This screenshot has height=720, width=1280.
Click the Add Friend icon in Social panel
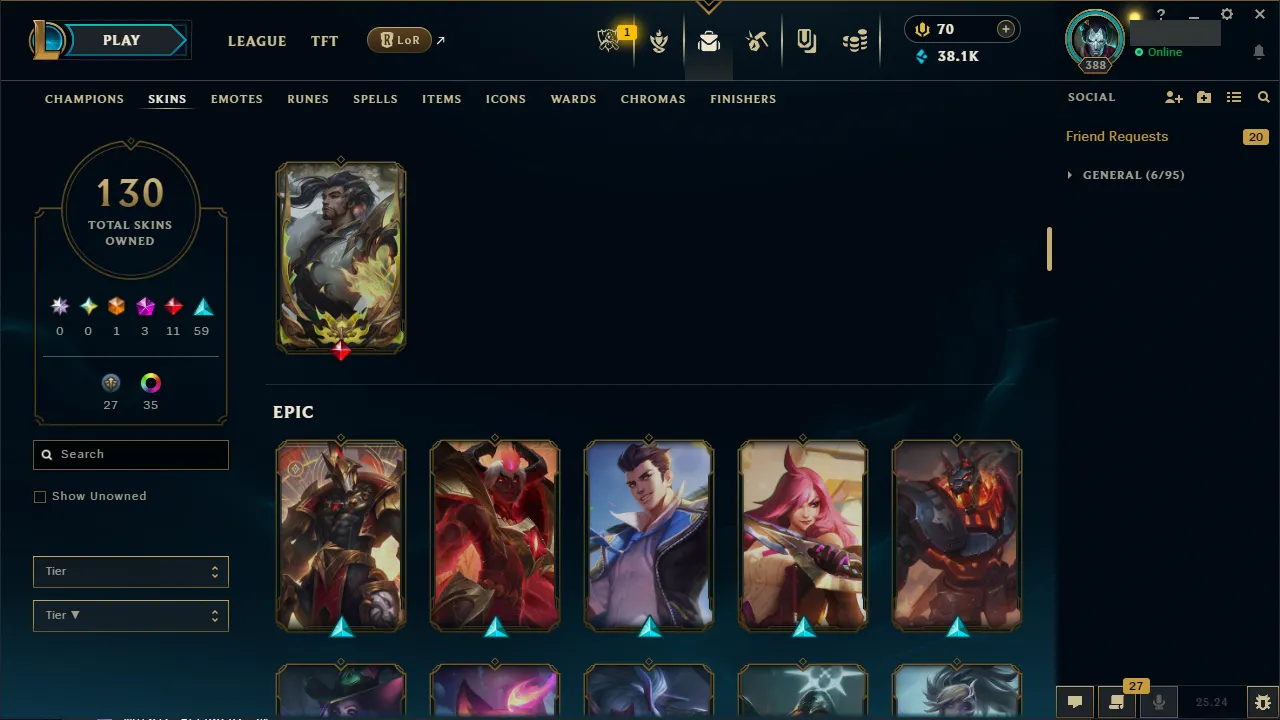point(1173,97)
